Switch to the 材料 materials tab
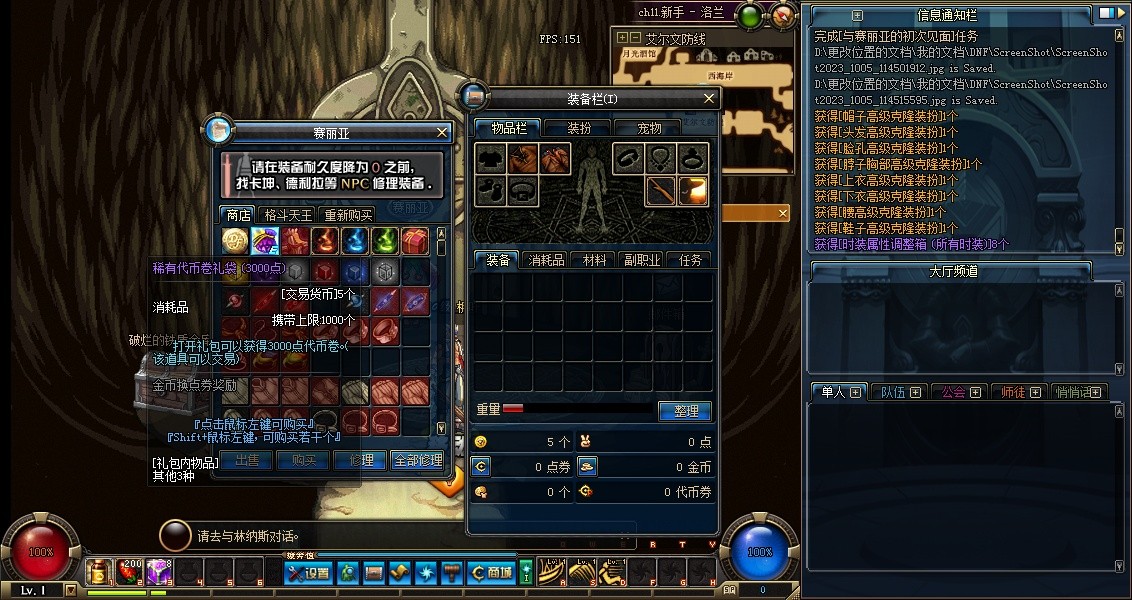The height and width of the screenshot is (600, 1132). coord(595,260)
